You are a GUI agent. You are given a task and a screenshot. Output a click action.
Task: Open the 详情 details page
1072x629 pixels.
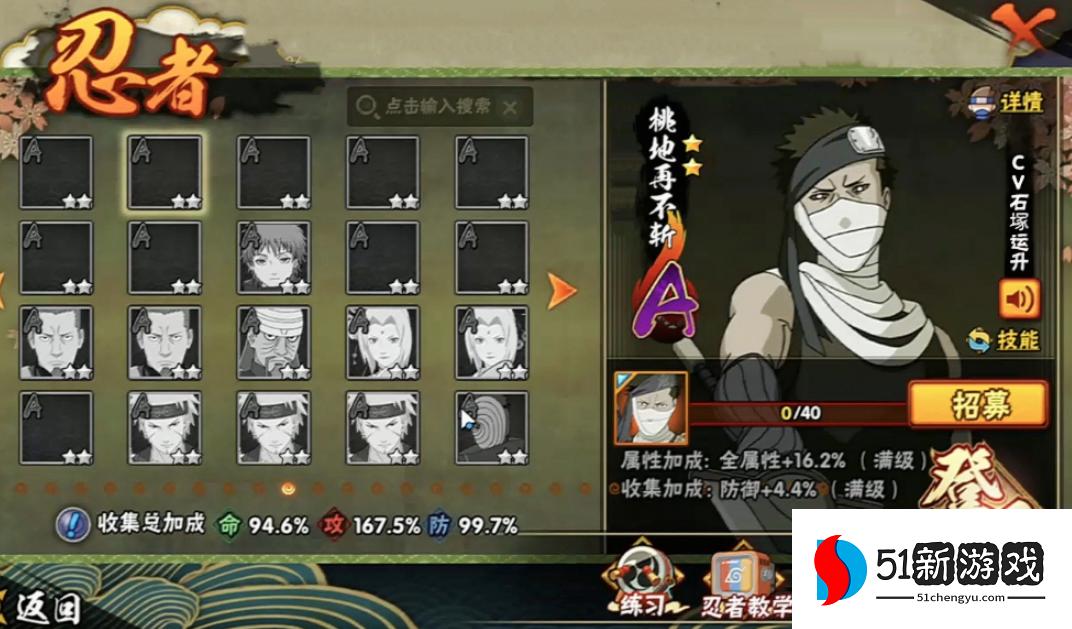tap(1005, 102)
